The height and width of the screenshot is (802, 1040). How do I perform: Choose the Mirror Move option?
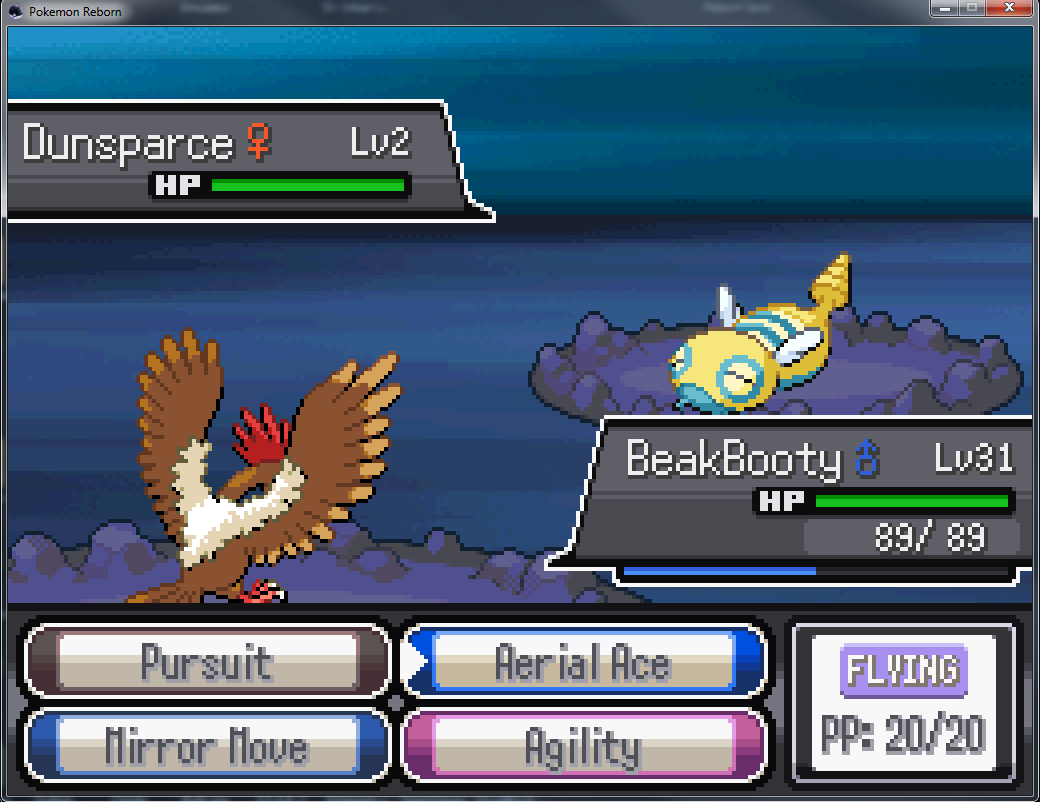[207, 746]
